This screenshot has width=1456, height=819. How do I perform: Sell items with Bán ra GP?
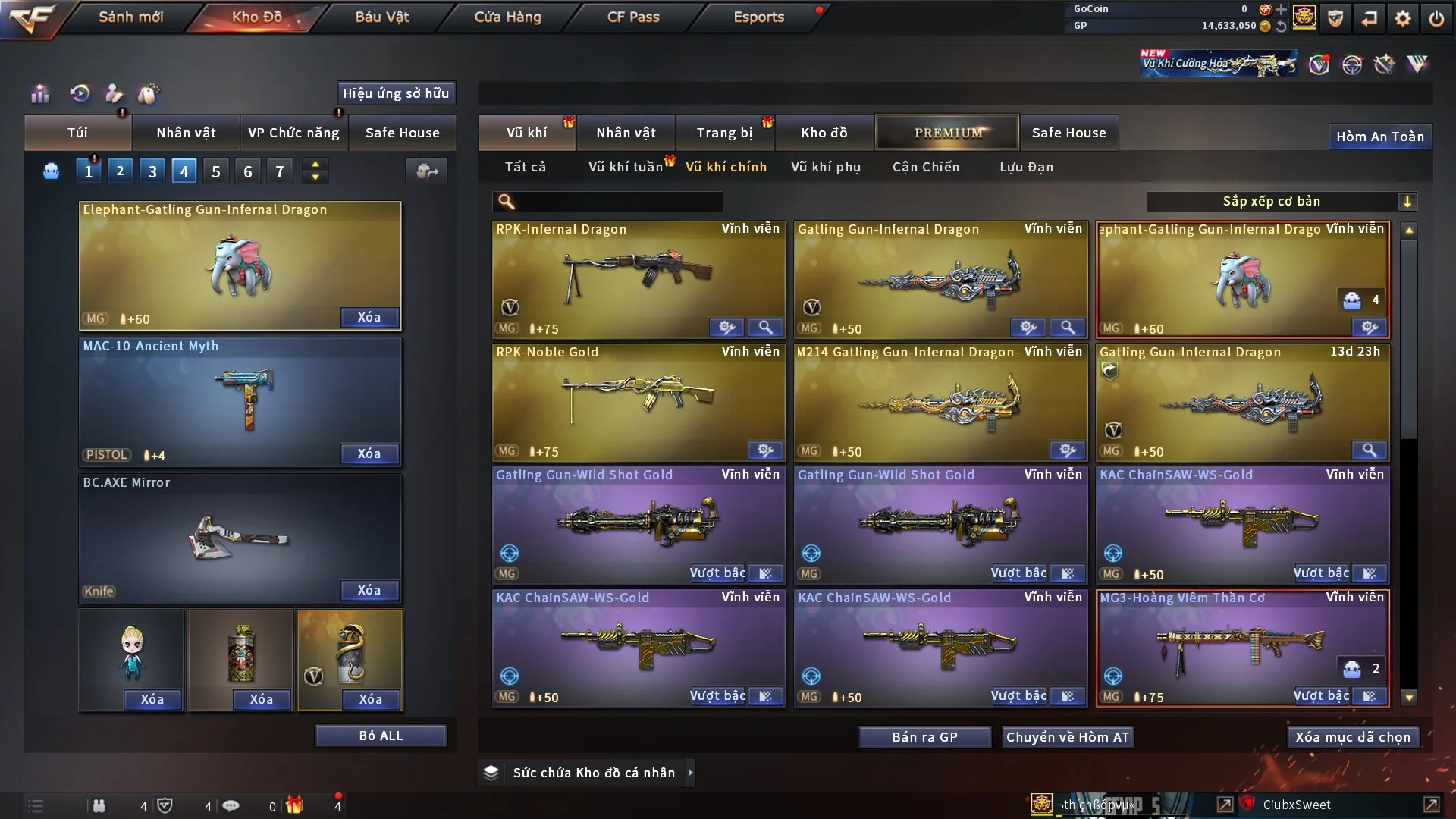(x=924, y=737)
